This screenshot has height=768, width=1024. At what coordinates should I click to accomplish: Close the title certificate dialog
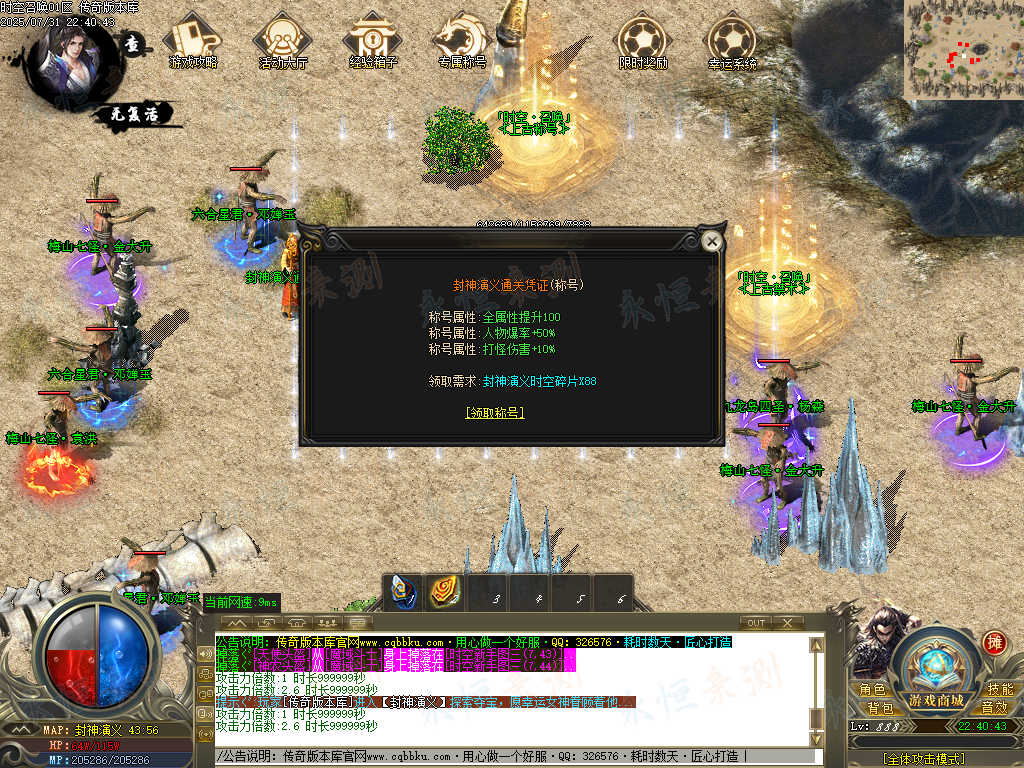pyautogui.click(x=711, y=241)
